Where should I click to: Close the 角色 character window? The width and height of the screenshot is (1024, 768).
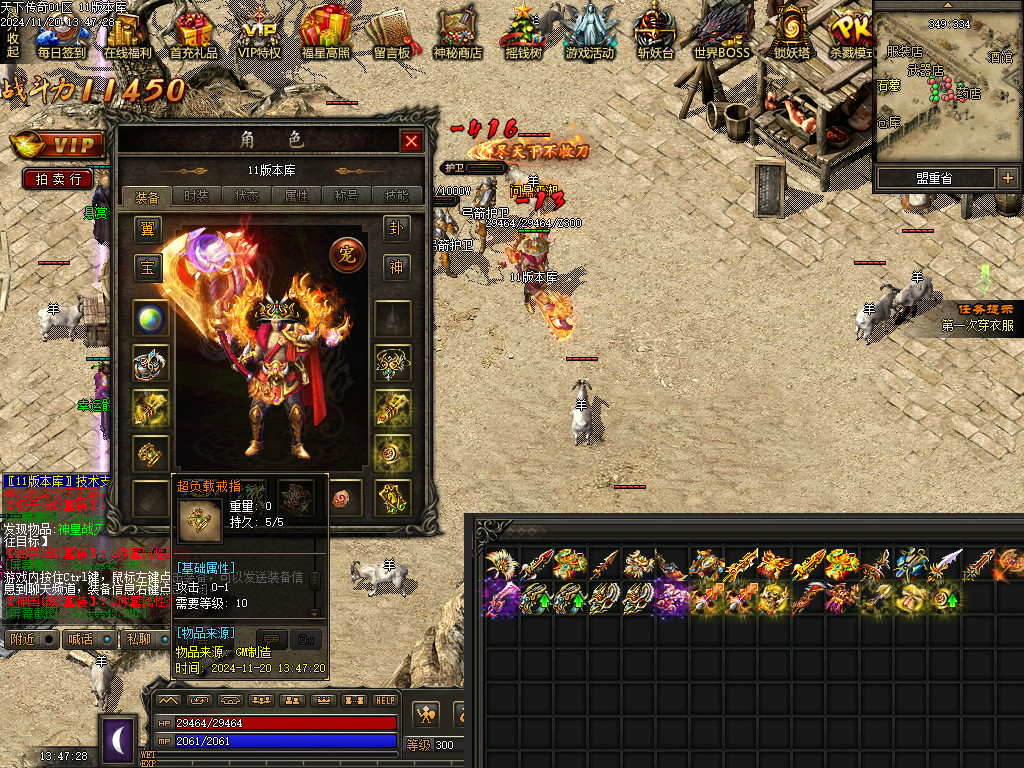411,141
